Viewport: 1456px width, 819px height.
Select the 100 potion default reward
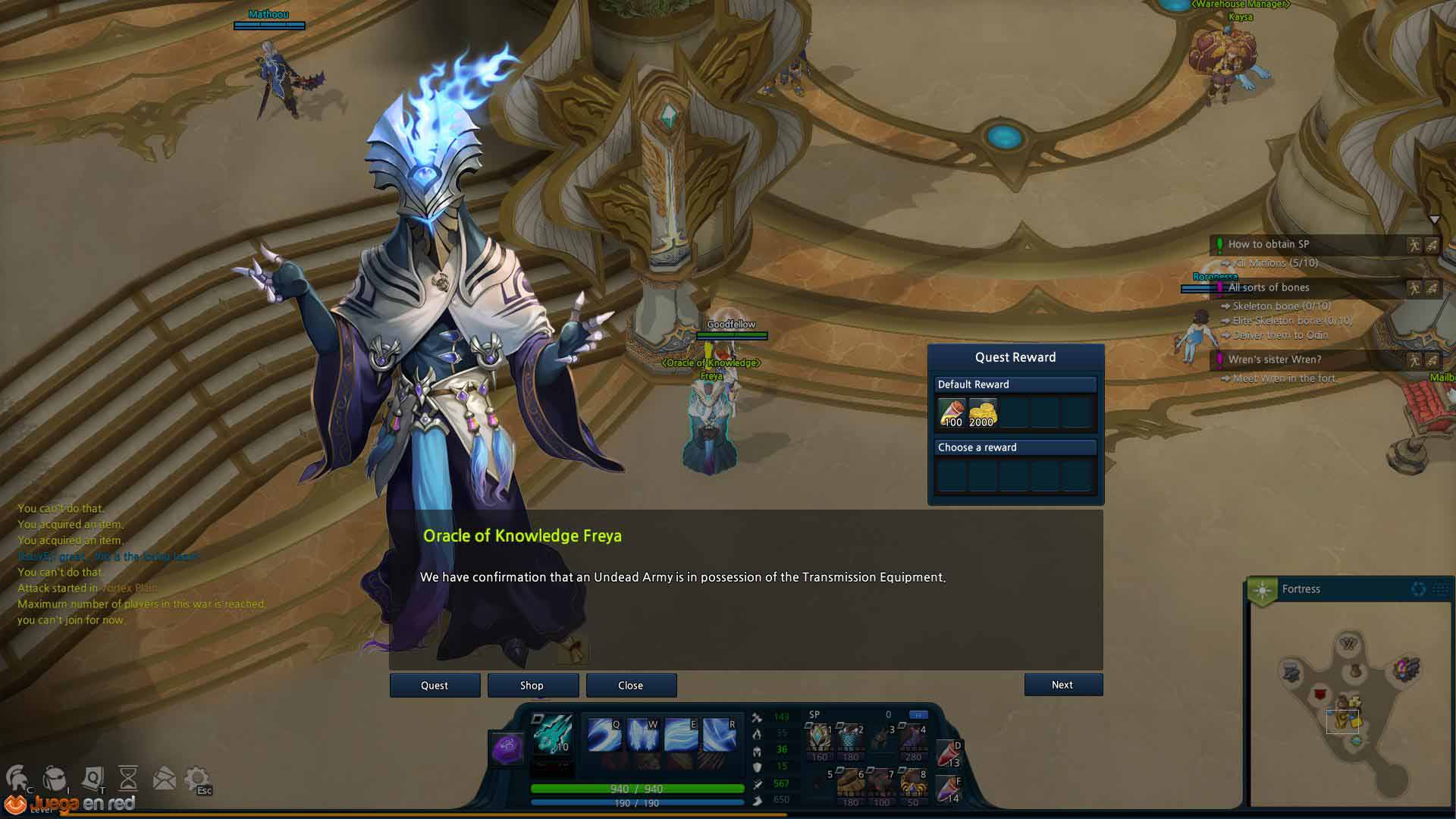click(952, 413)
